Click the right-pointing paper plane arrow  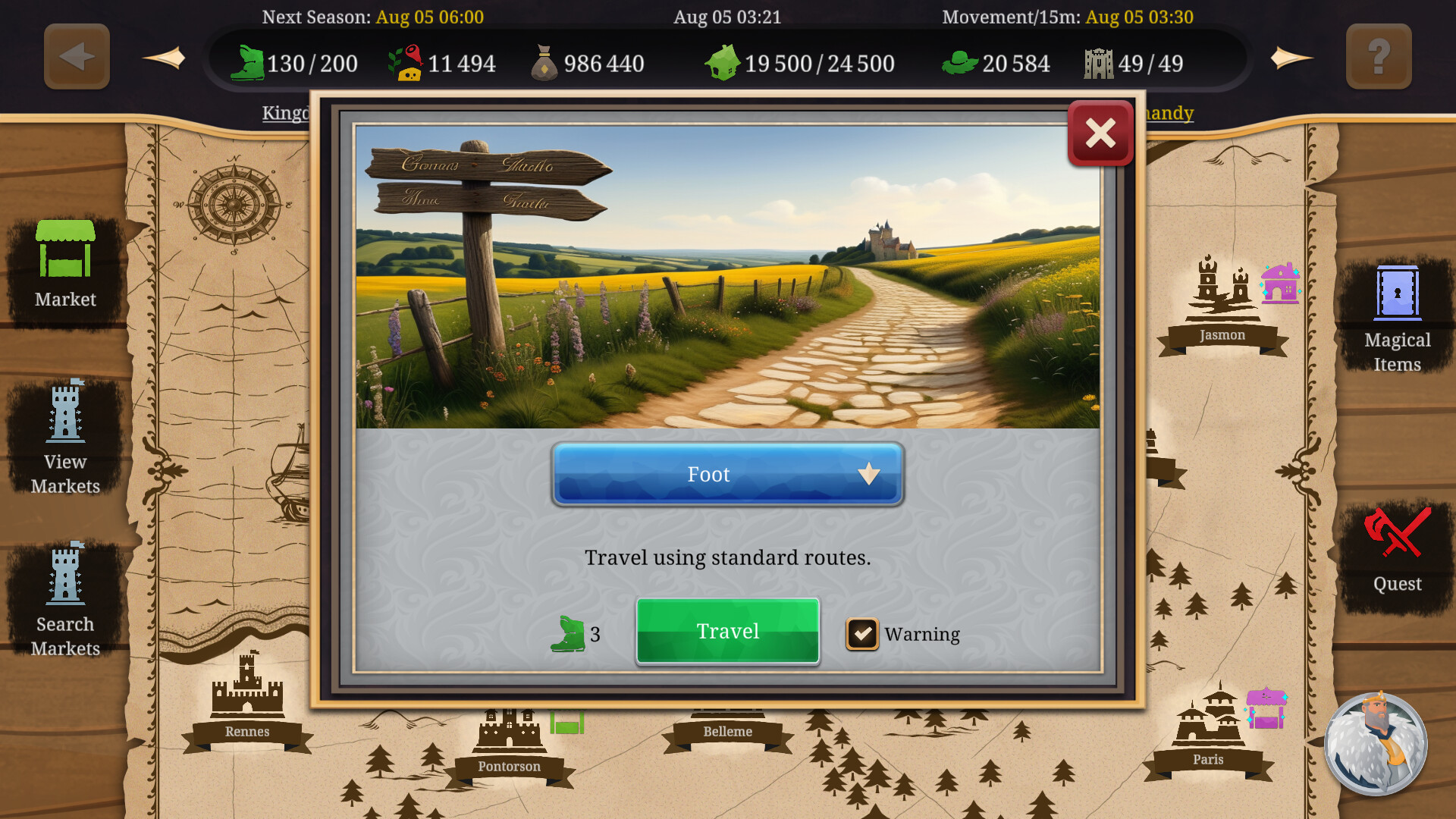[1291, 56]
